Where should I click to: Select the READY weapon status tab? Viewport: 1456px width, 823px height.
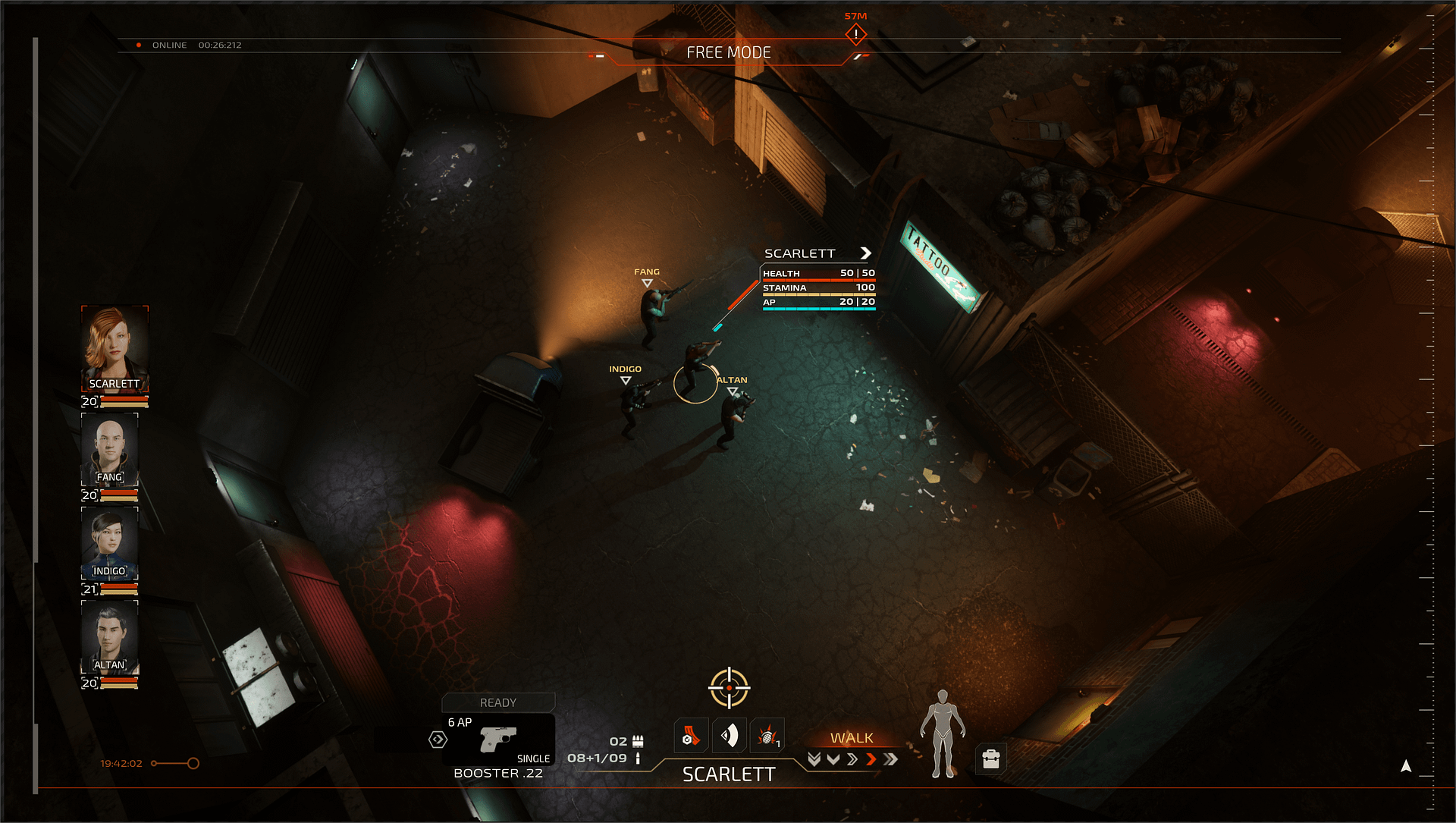click(498, 702)
